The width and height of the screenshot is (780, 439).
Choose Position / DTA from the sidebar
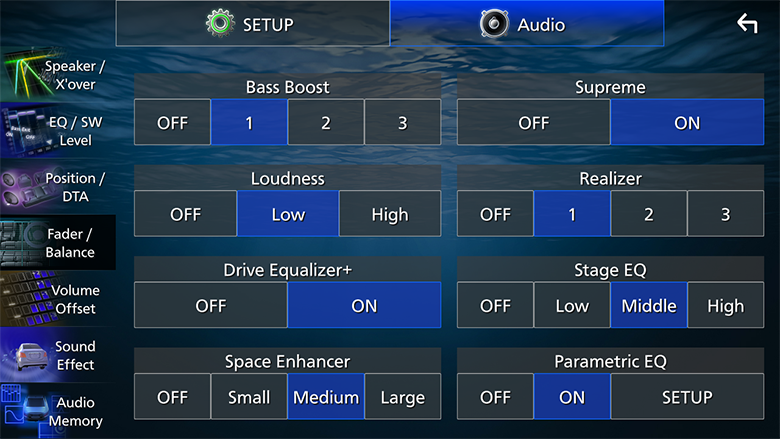(57, 187)
